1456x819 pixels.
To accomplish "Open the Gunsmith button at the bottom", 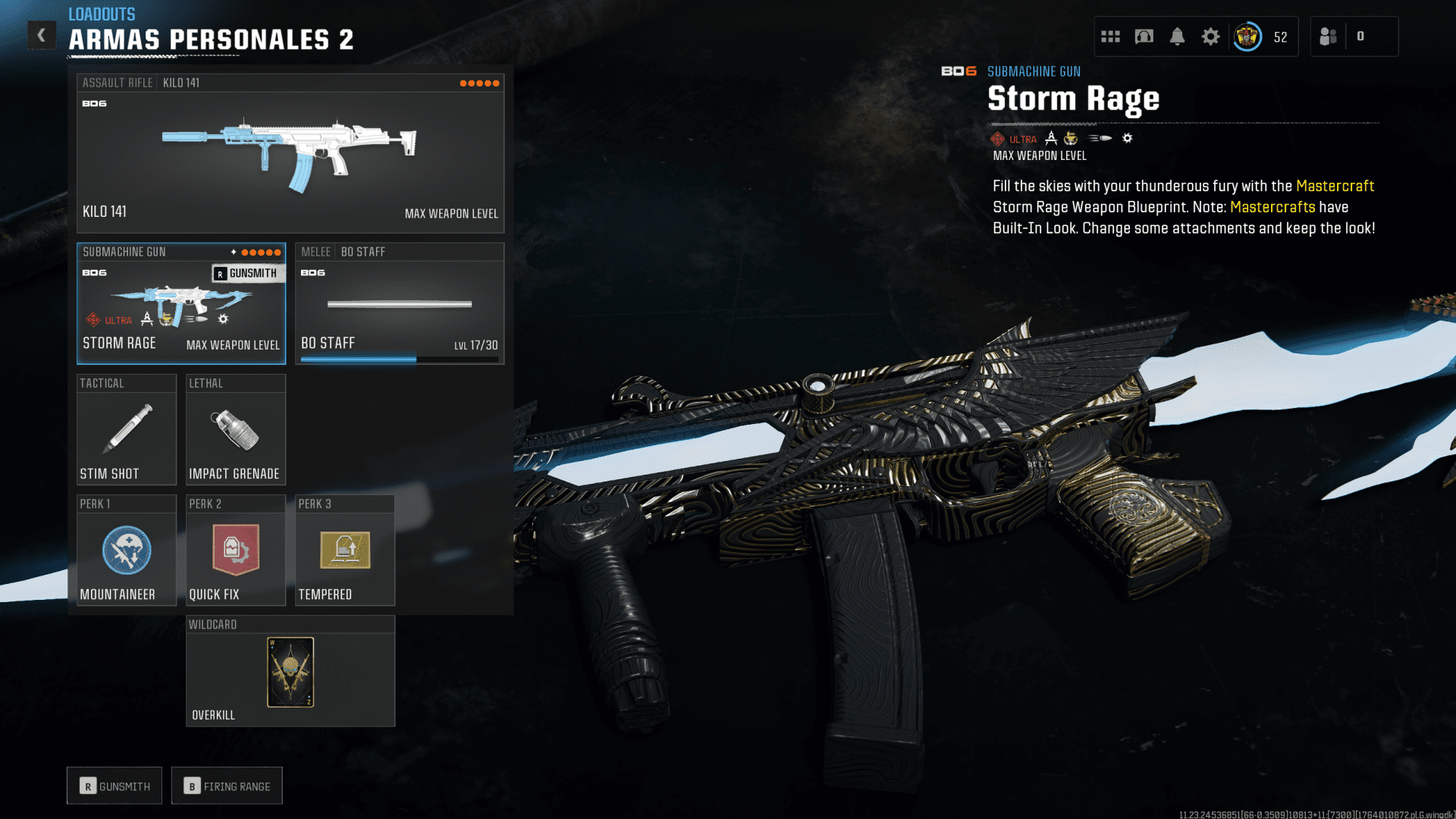I will pyautogui.click(x=115, y=786).
